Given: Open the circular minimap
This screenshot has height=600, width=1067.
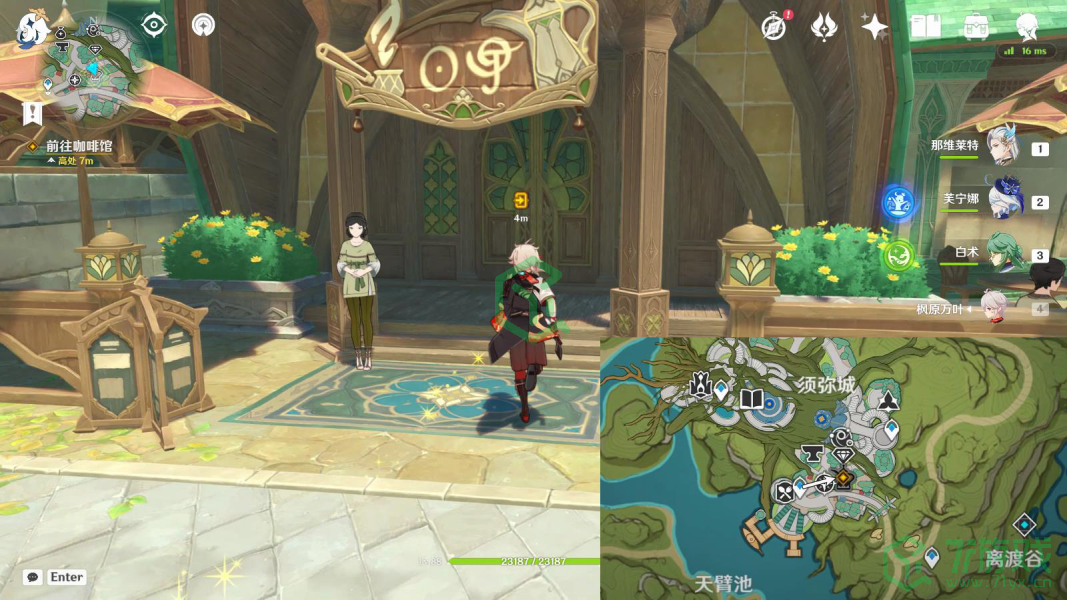Looking at the screenshot, I should (x=95, y=68).
